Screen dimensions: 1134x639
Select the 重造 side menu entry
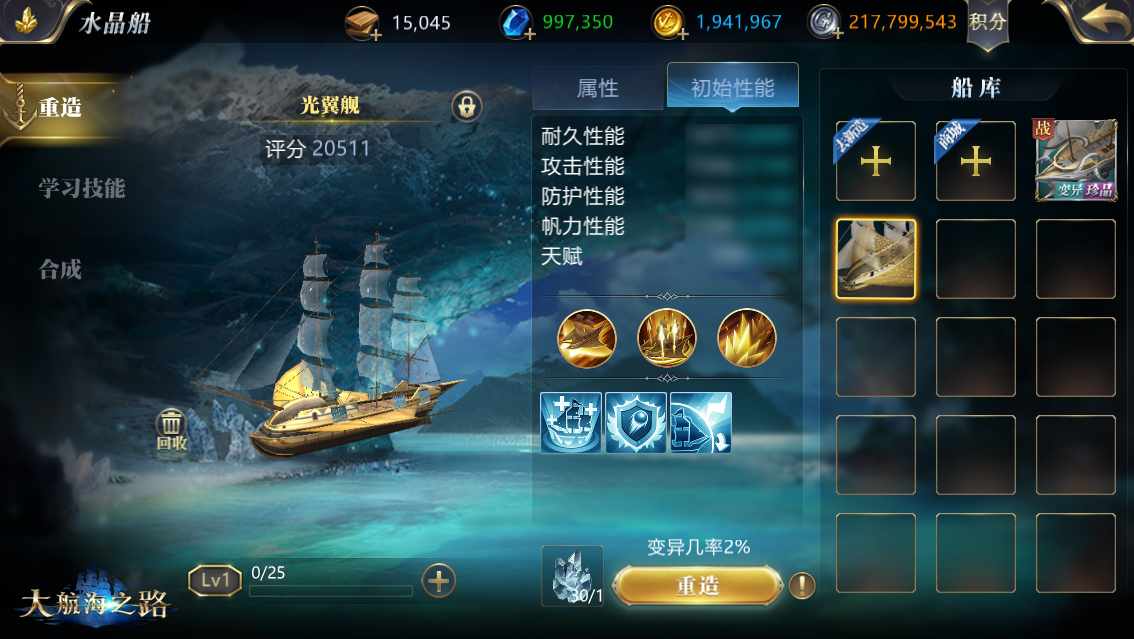pyautogui.click(x=60, y=108)
